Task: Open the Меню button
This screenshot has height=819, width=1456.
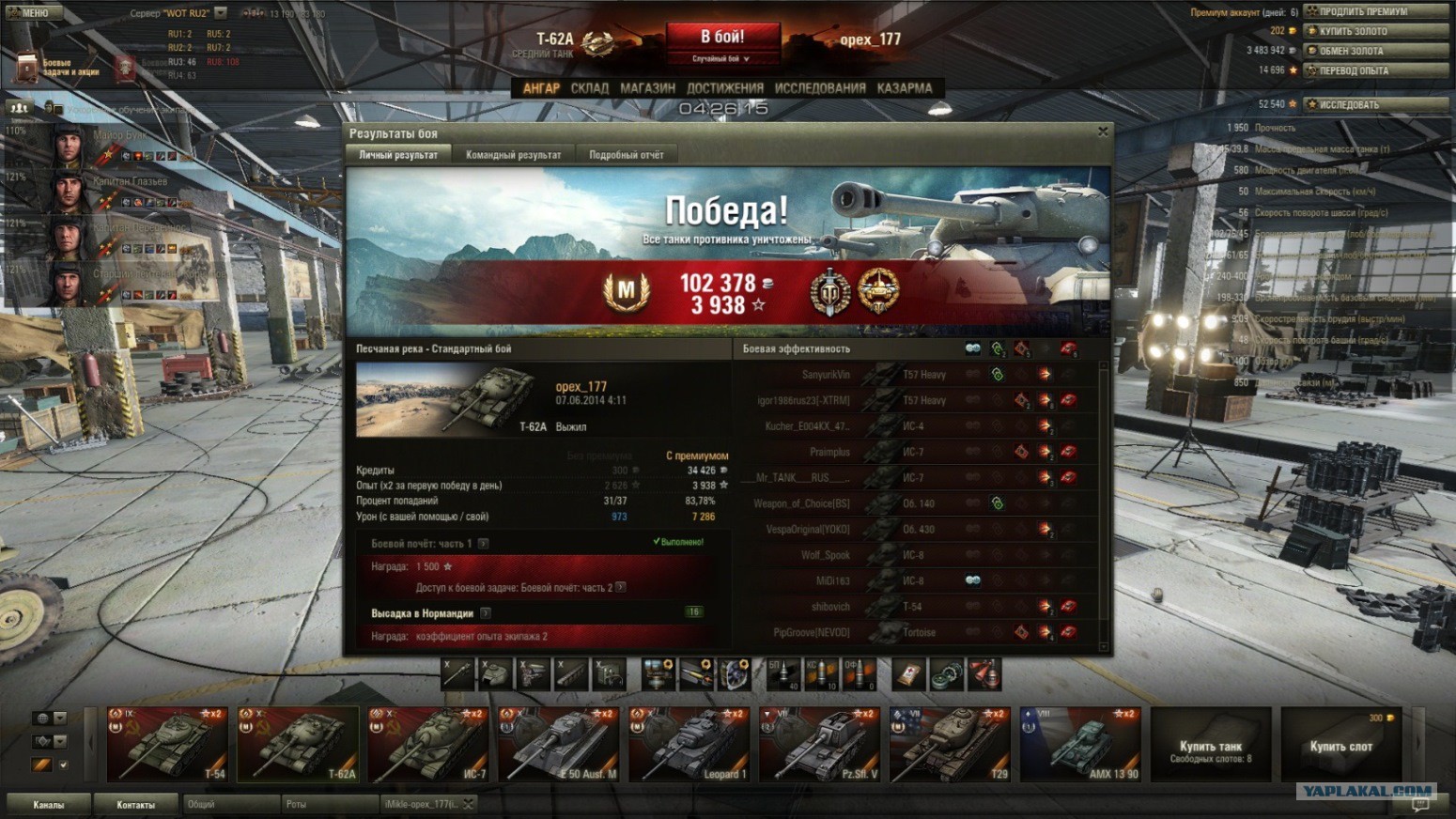Action: point(30,12)
